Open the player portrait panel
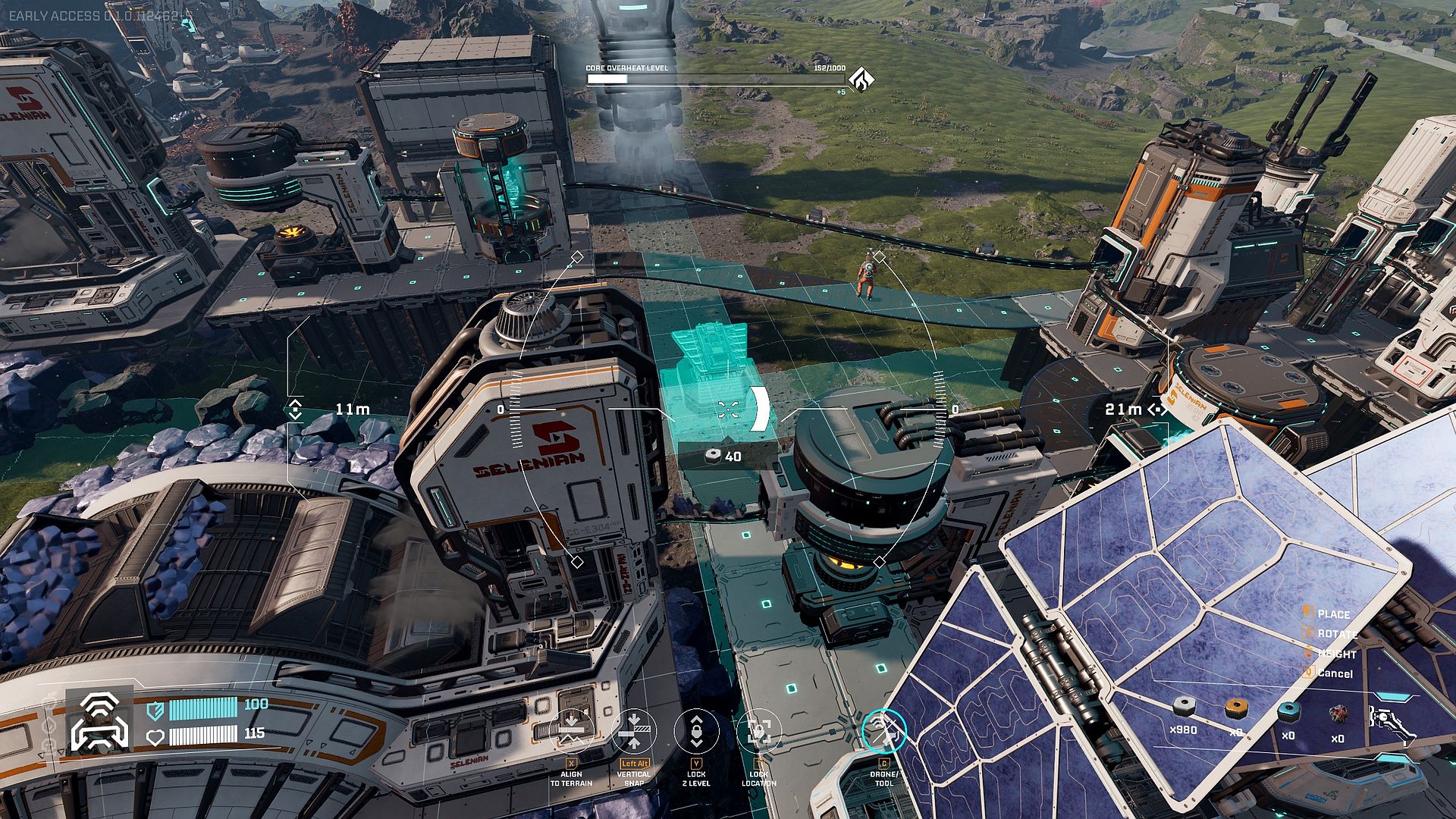 point(99,720)
